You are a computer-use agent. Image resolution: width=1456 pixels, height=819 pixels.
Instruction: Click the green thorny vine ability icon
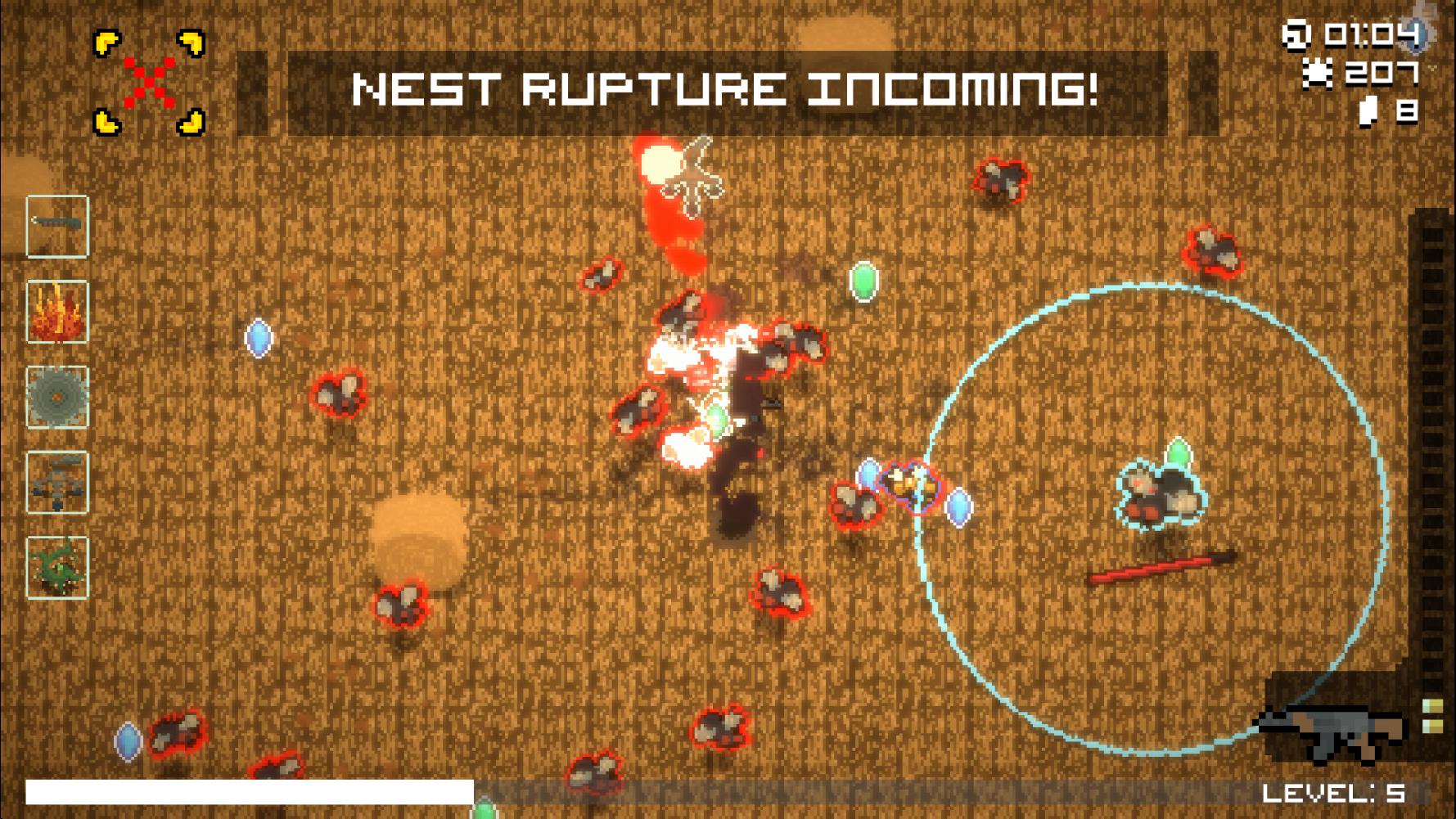(x=57, y=568)
